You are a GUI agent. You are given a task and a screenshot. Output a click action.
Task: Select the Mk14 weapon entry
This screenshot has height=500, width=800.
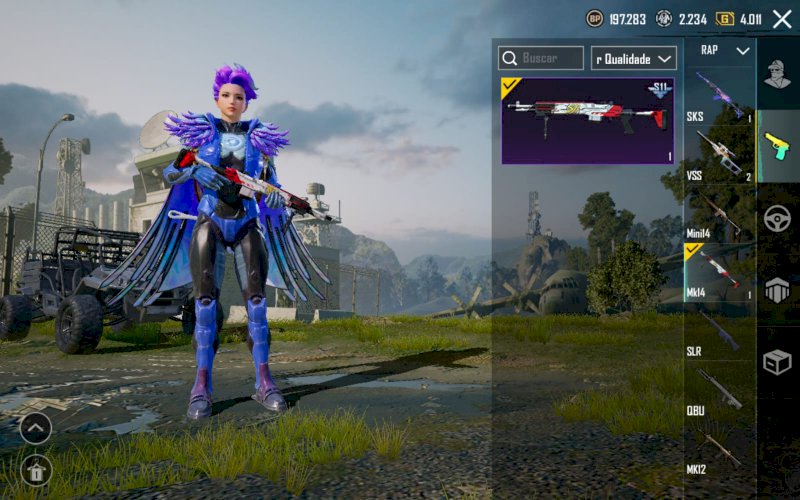(x=719, y=272)
